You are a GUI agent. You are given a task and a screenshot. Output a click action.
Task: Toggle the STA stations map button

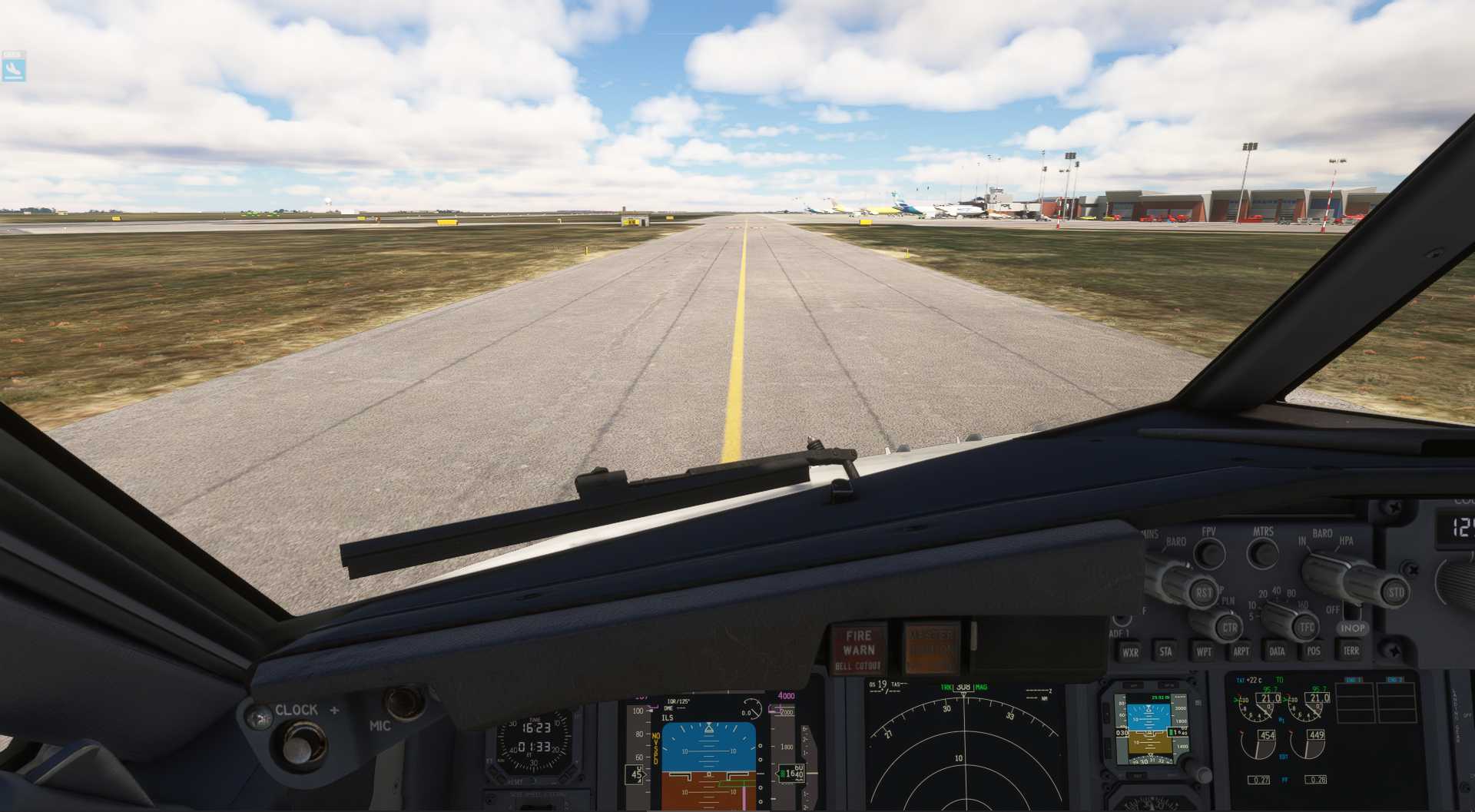[1165, 651]
